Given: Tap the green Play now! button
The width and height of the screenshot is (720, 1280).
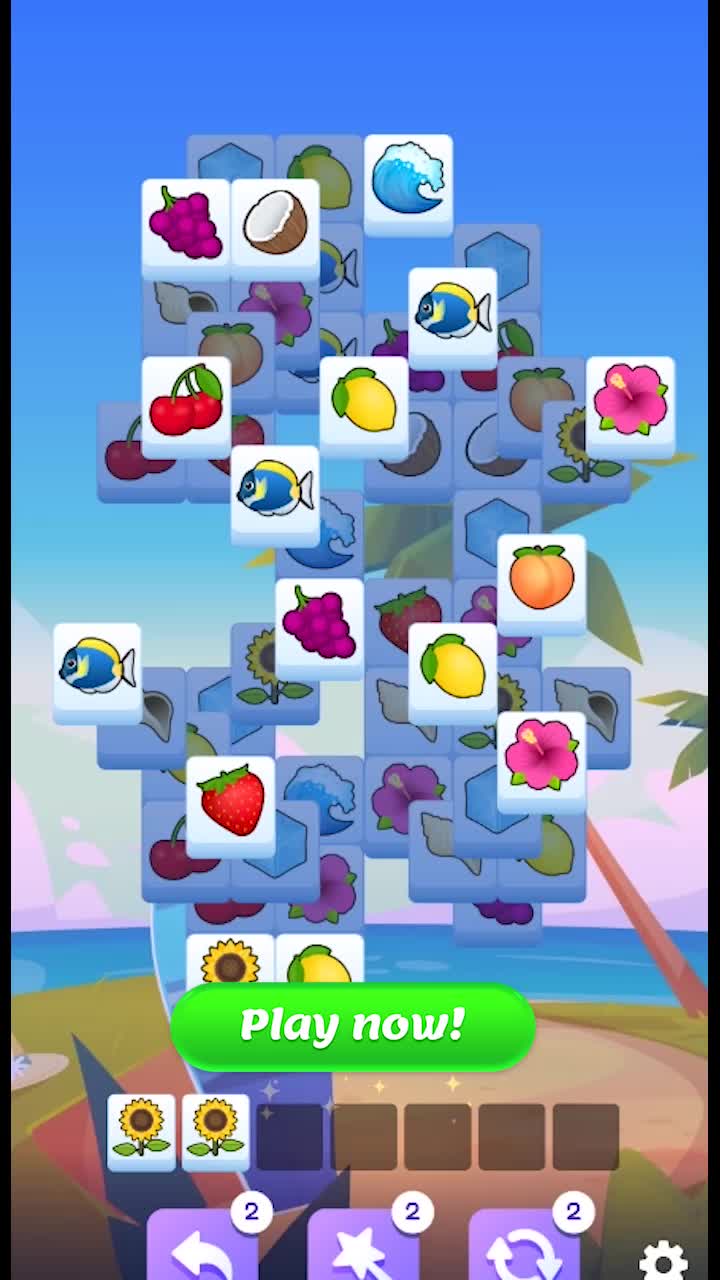Looking at the screenshot, I should point(352,1025).
